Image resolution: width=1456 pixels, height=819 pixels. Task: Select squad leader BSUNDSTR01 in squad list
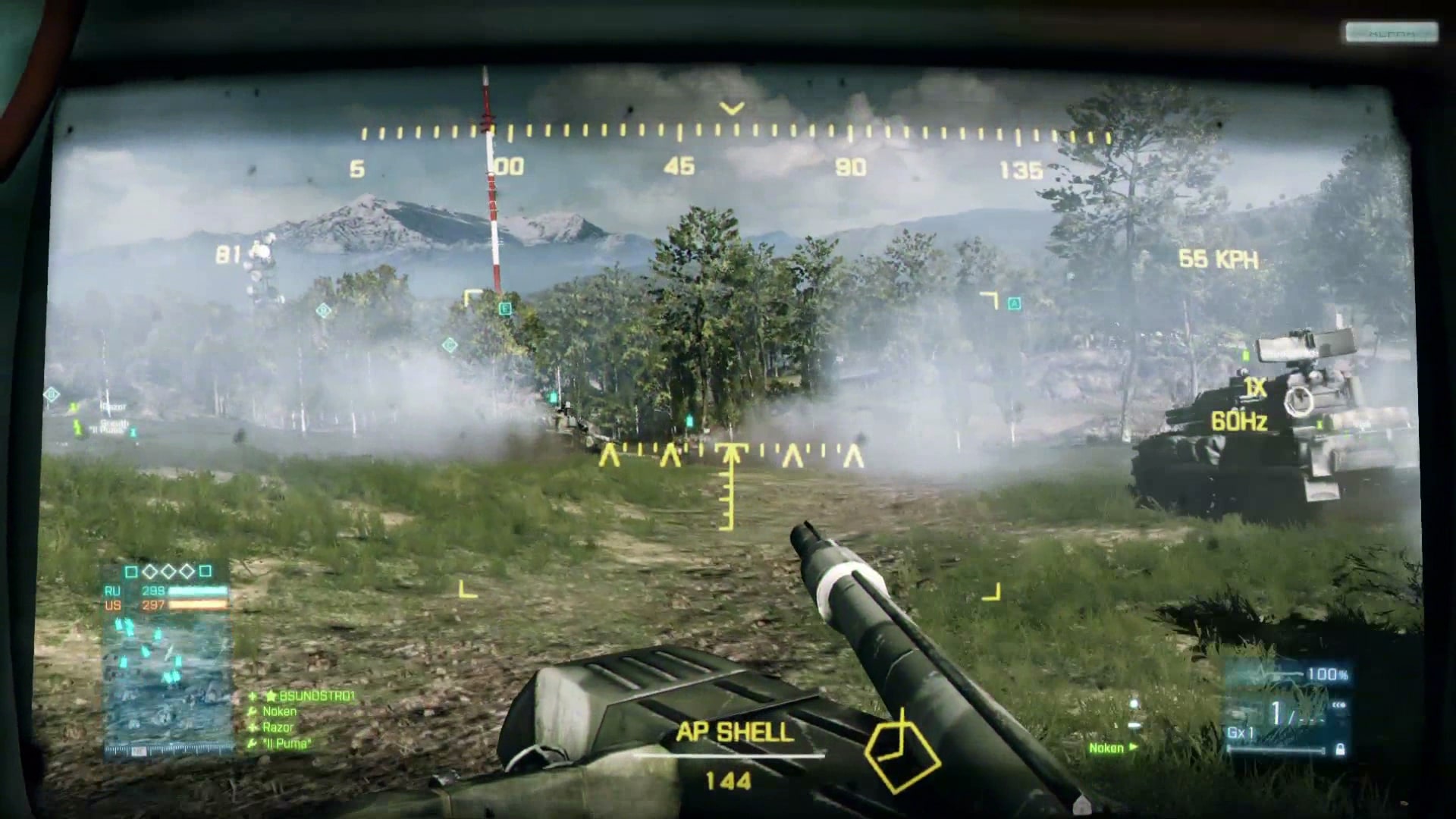tap(316, 695)
